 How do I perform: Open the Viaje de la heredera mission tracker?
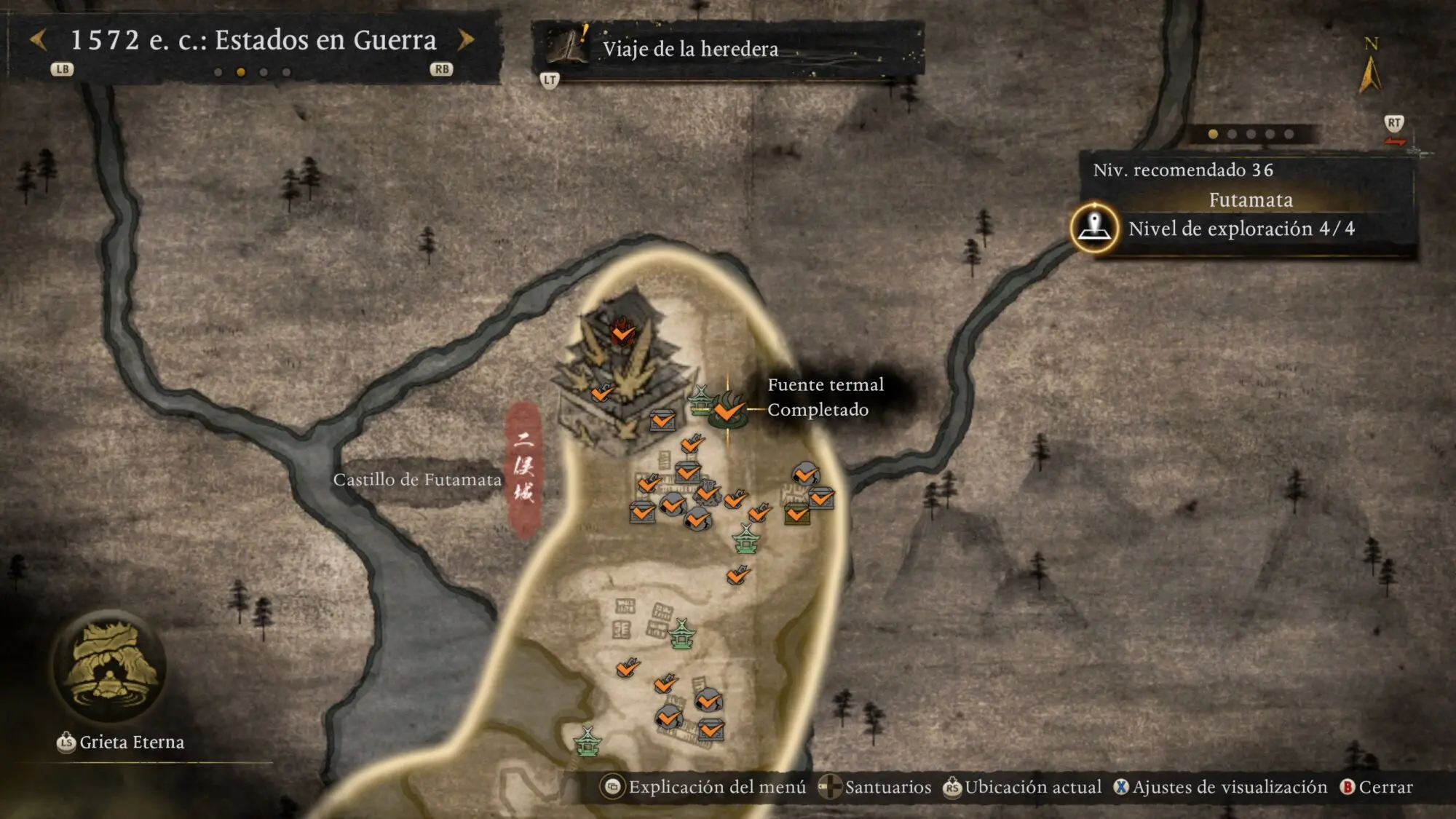tap(690, 49)
